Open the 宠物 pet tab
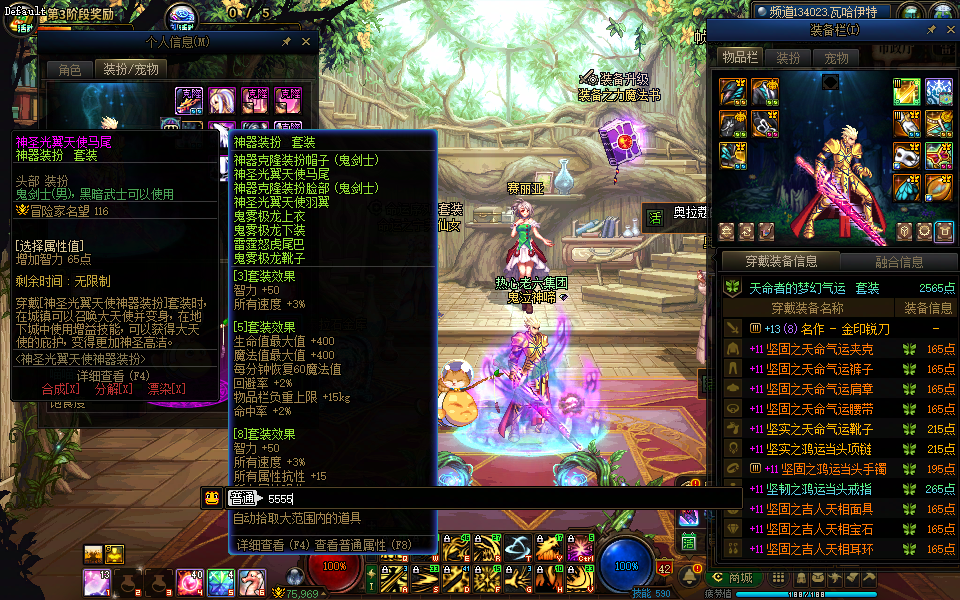 point(835,58)
